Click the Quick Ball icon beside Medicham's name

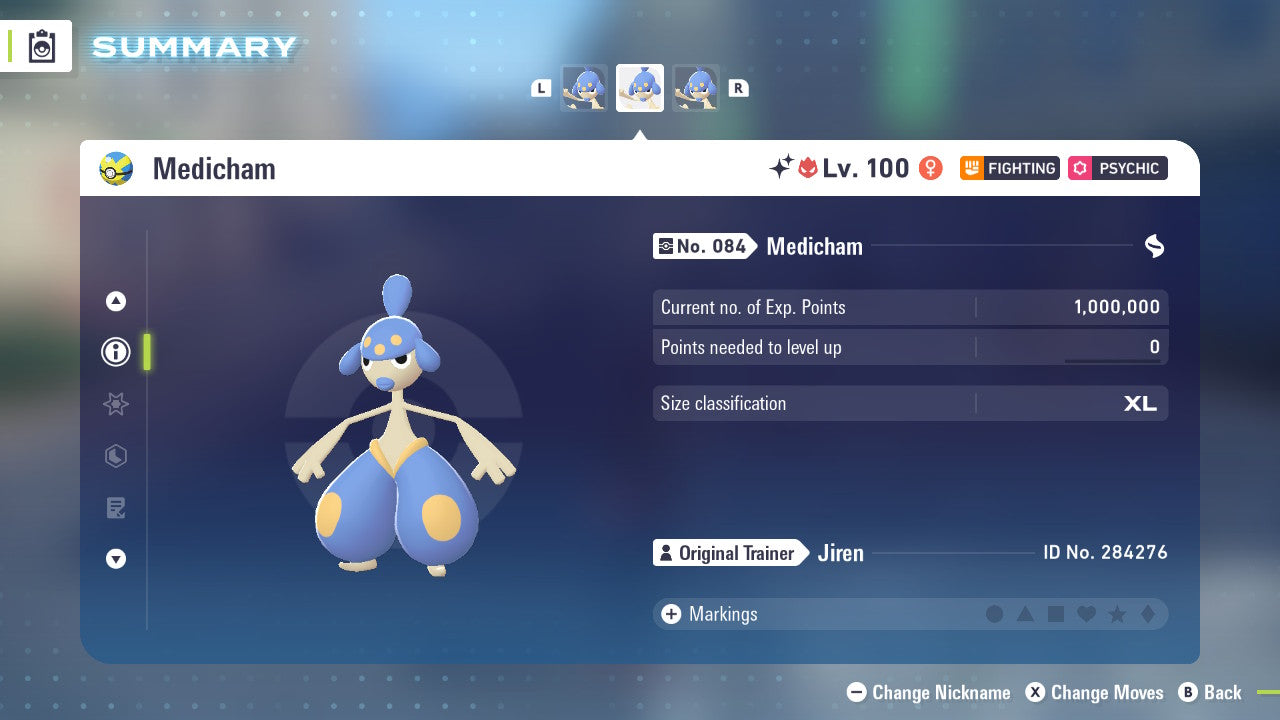(117, 168)
